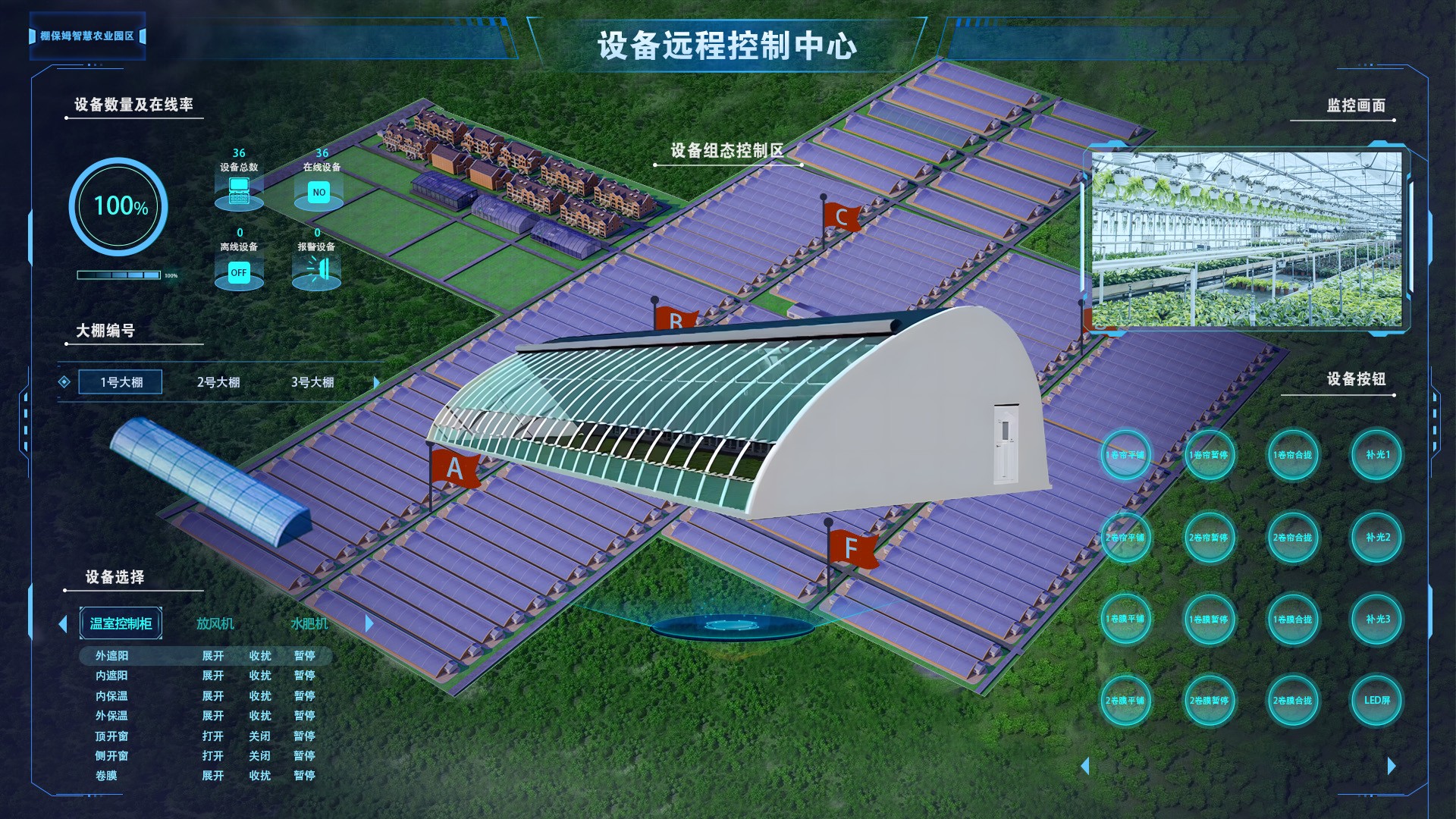Click 暂停 for the 内保温 row
The image size is (1456, 819).
pyautogui.click(x=304, y=695)
